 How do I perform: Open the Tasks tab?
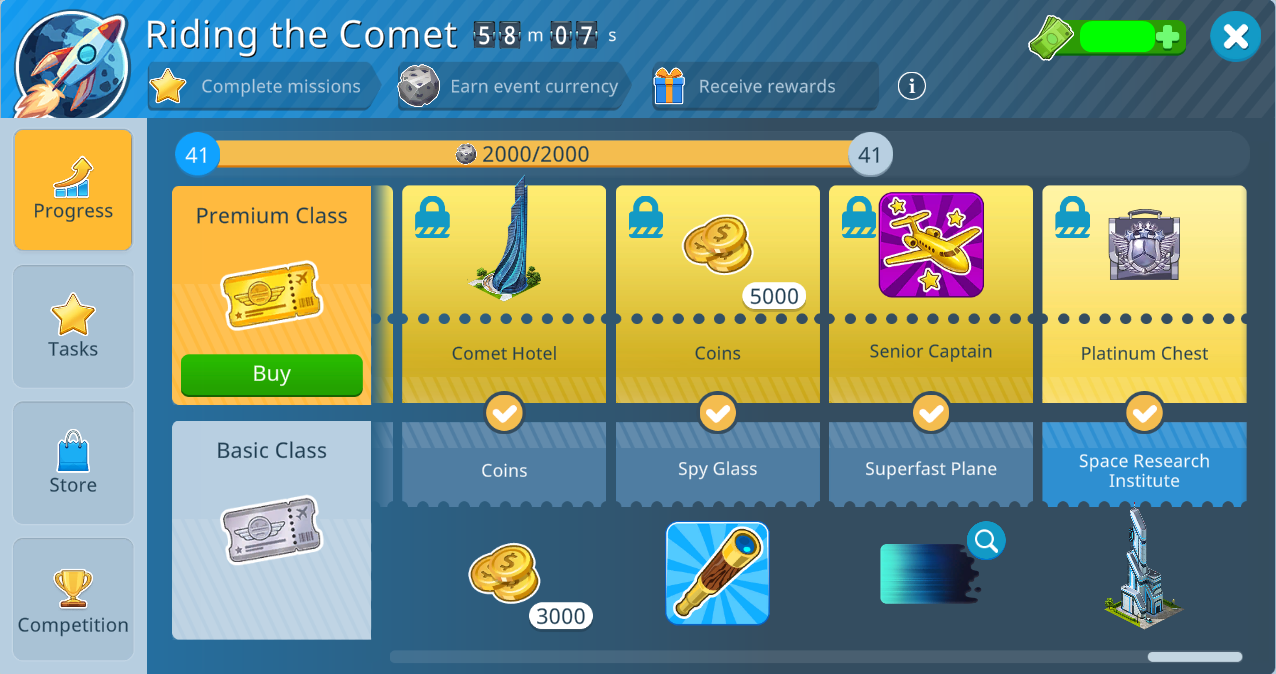73,326
